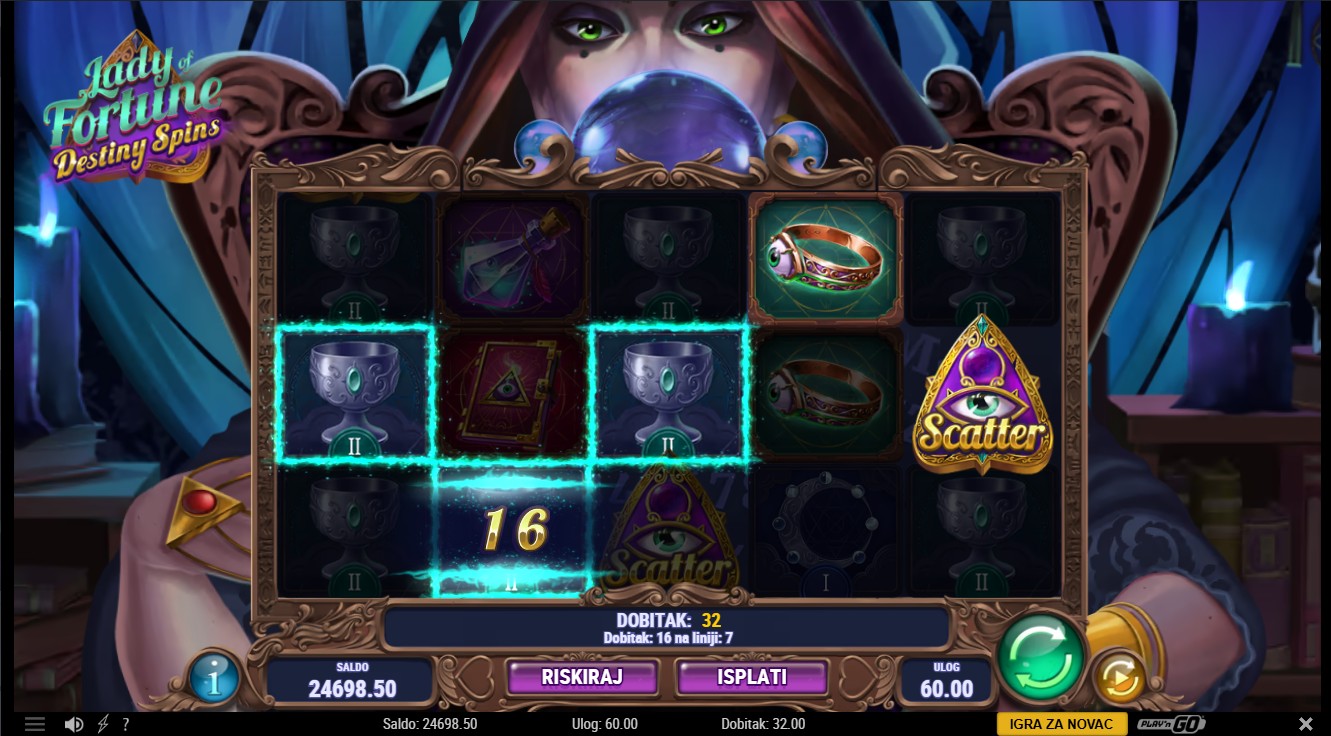Click the RISKIRAJ gamble button
This screenshot has height=736, width=1331.
tap(582, 677)
